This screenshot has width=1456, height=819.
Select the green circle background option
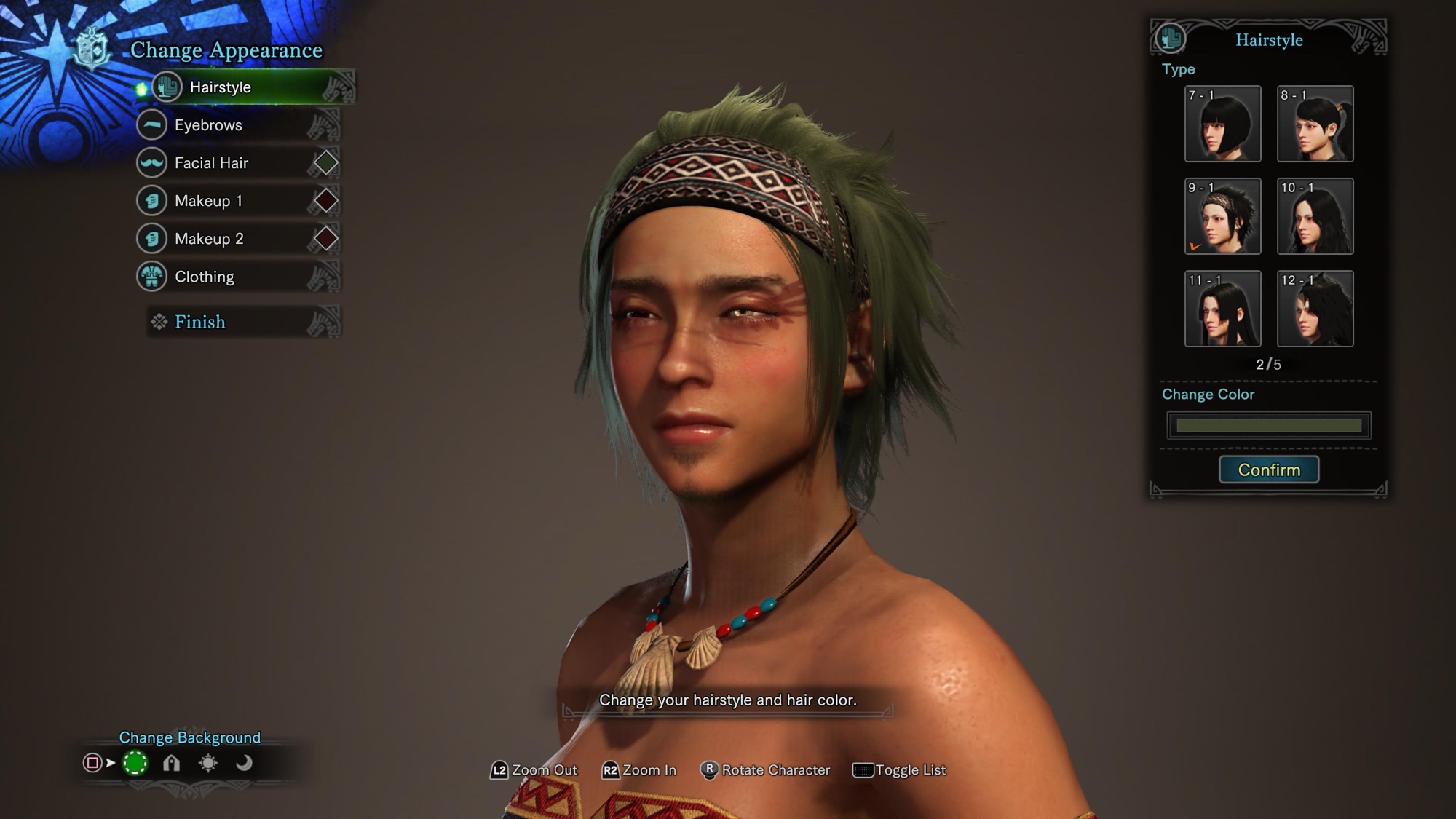[x=135, y=763]
